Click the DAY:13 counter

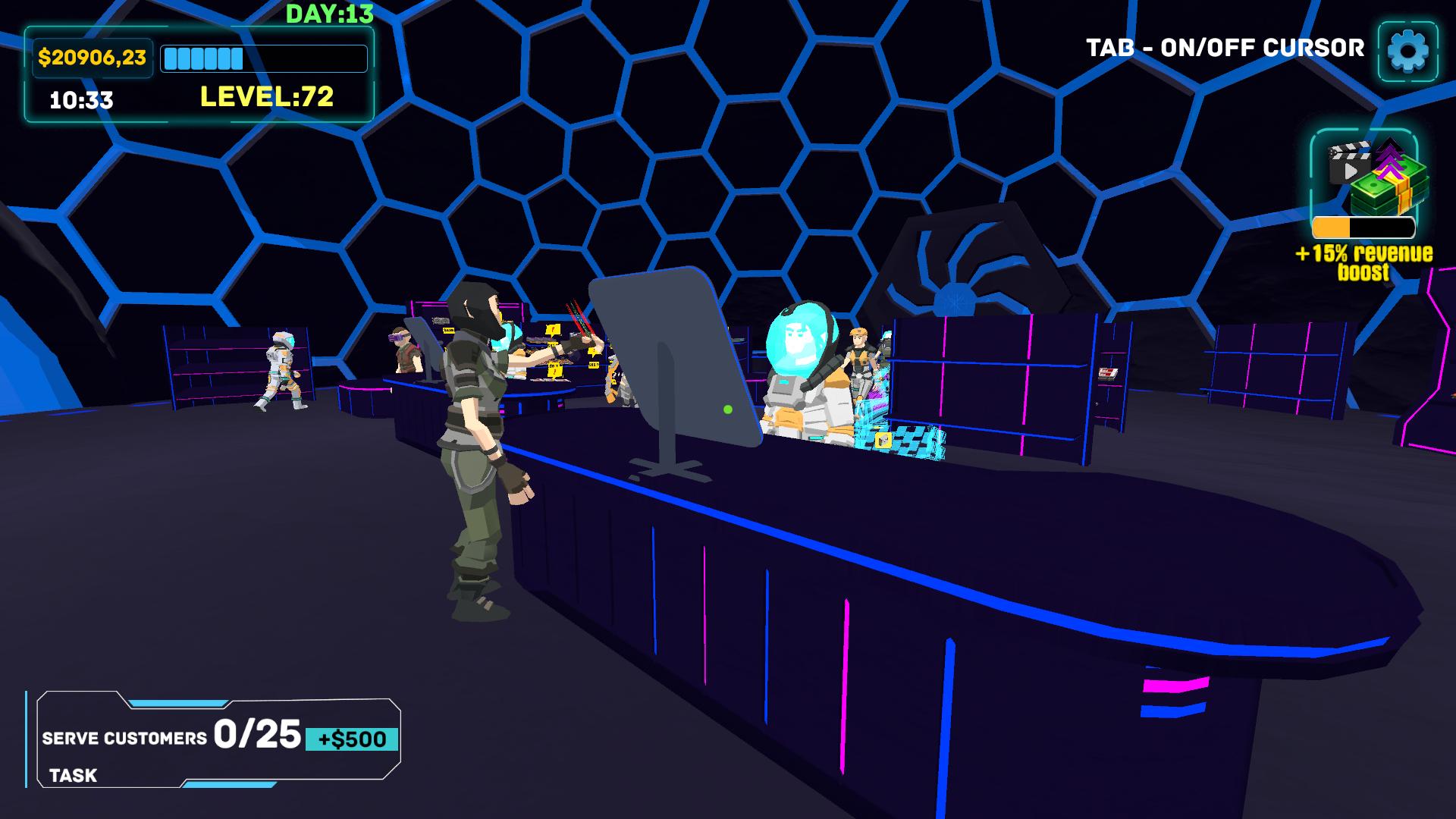[329, 12]
